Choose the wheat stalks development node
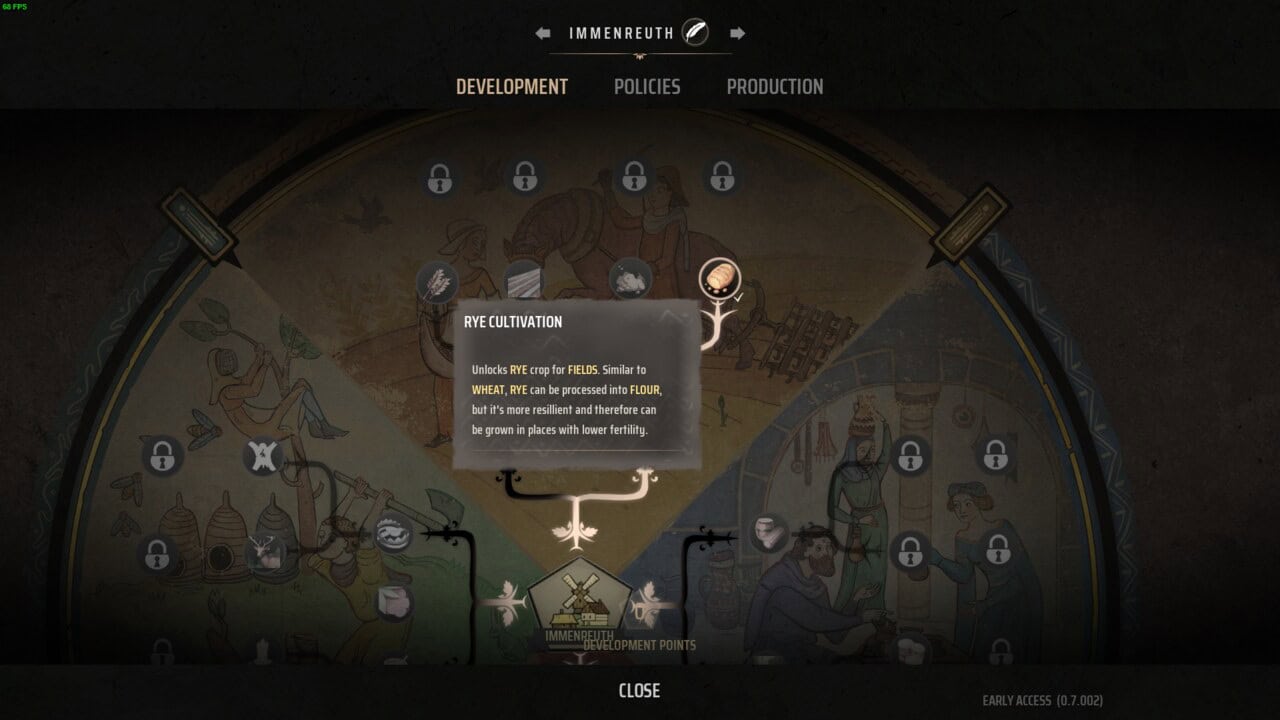This screenshot has width=1280, height=720. [x=436, y=282]
